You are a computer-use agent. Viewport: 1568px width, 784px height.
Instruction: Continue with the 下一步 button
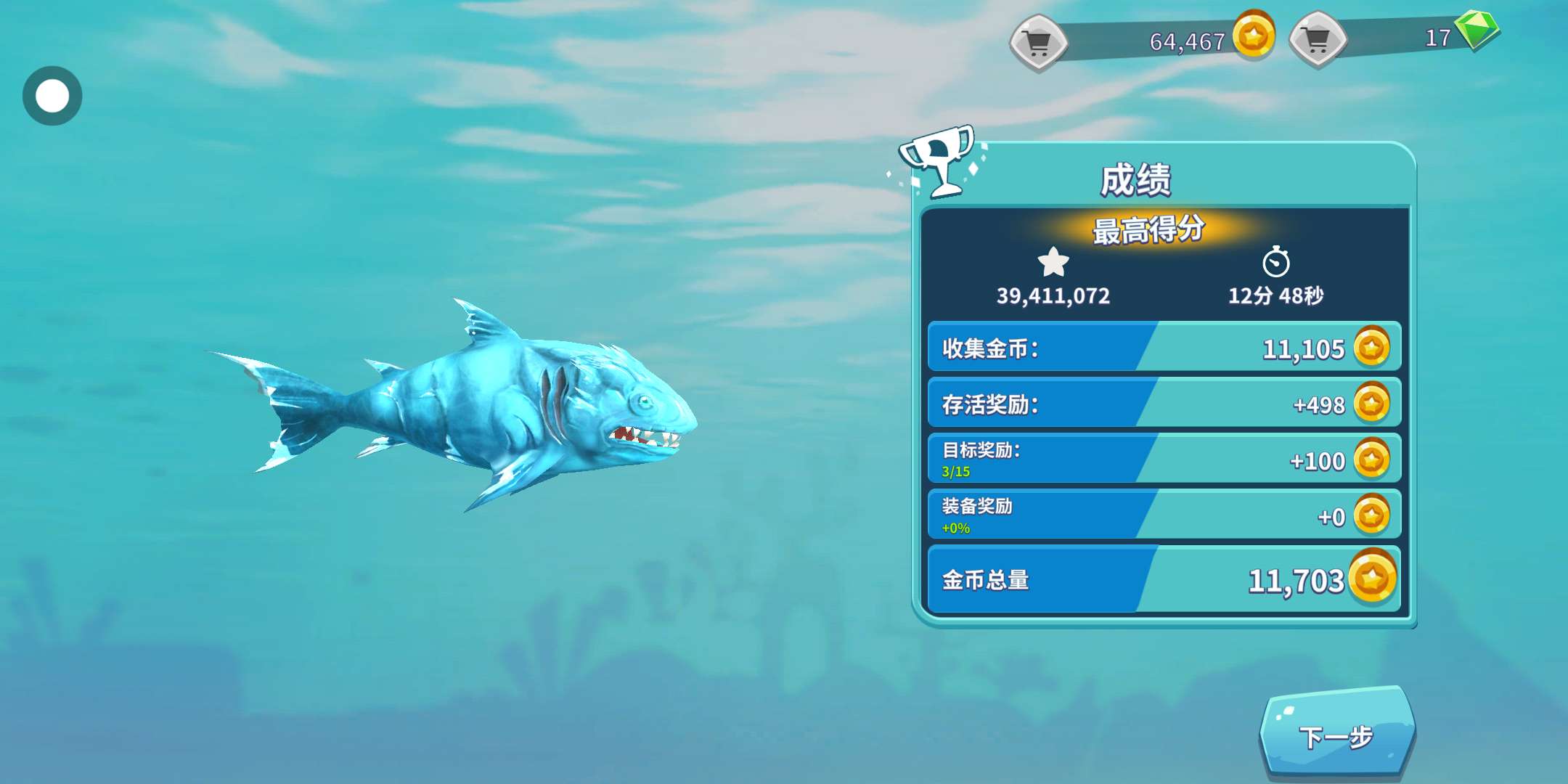1336,736
